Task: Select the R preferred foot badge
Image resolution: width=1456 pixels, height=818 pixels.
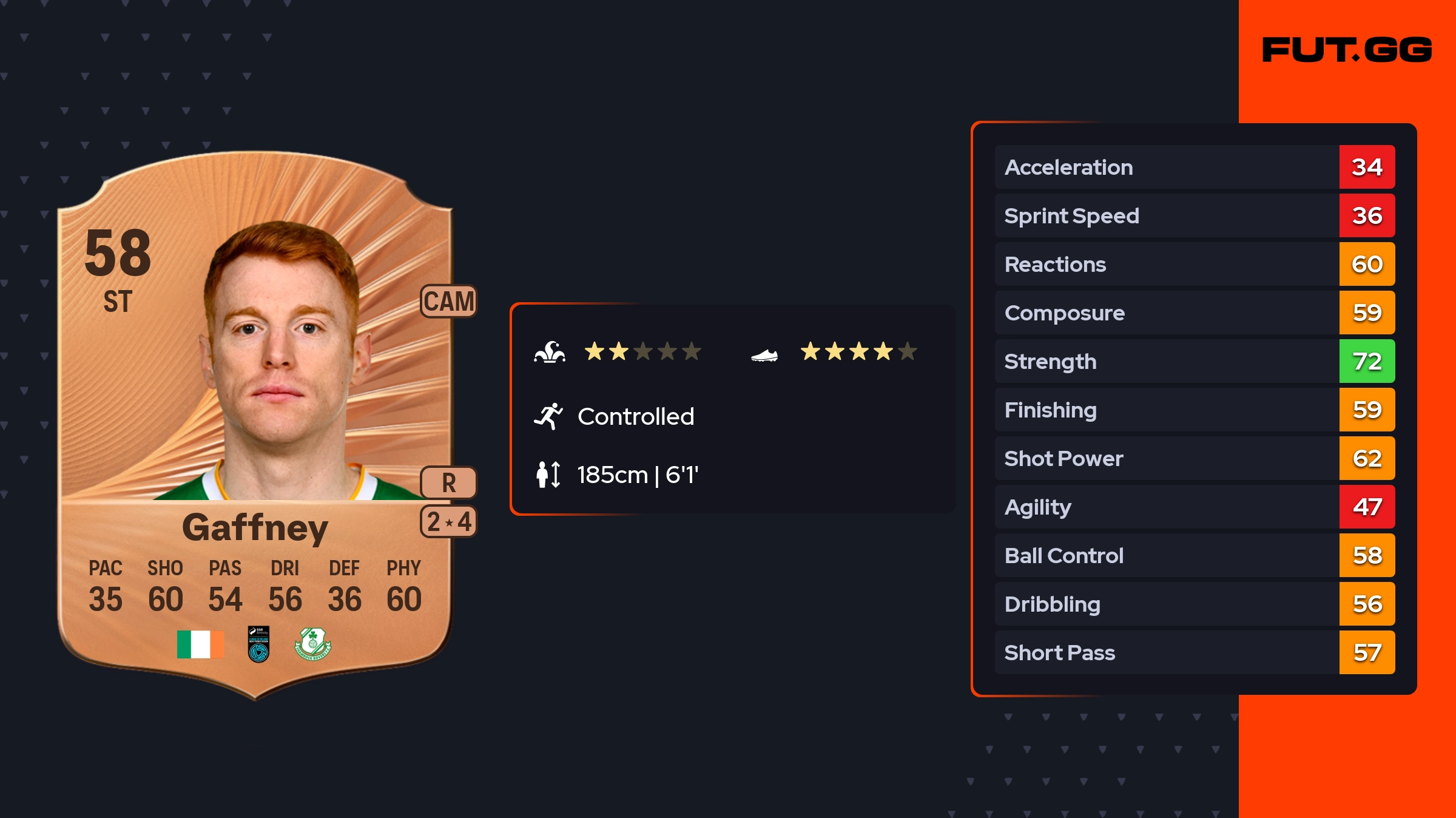Action: click(449, 482)
